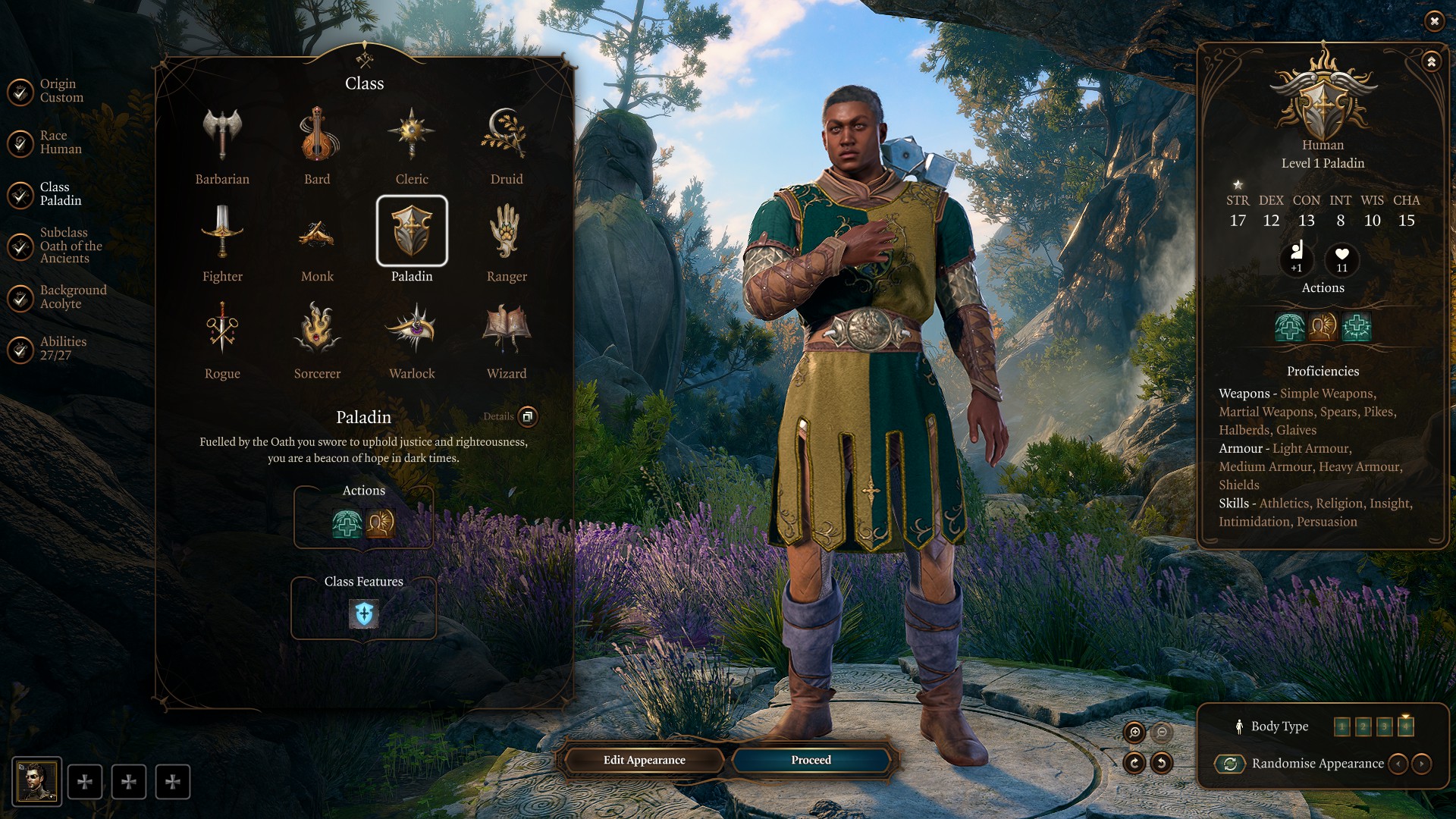Close character creation with the X button
Screen dimensions: 1456x819
[x=1434, y=21]
